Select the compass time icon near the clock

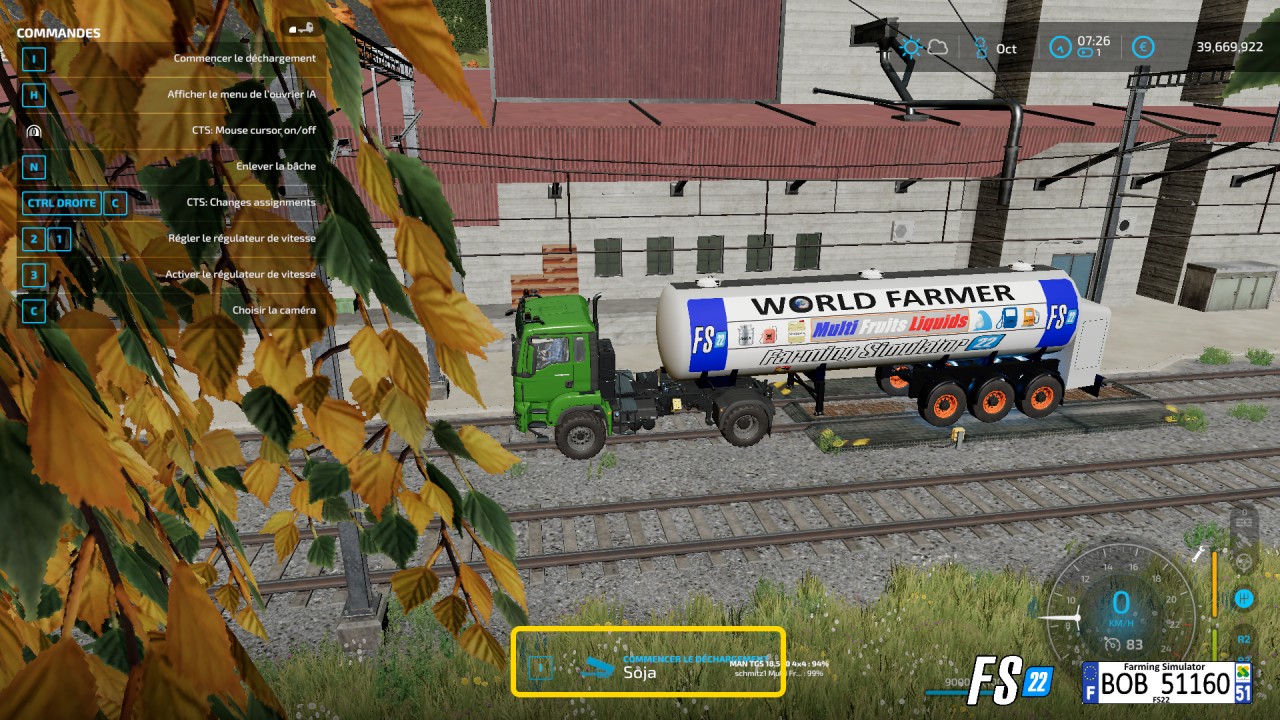pos(1059,47)
